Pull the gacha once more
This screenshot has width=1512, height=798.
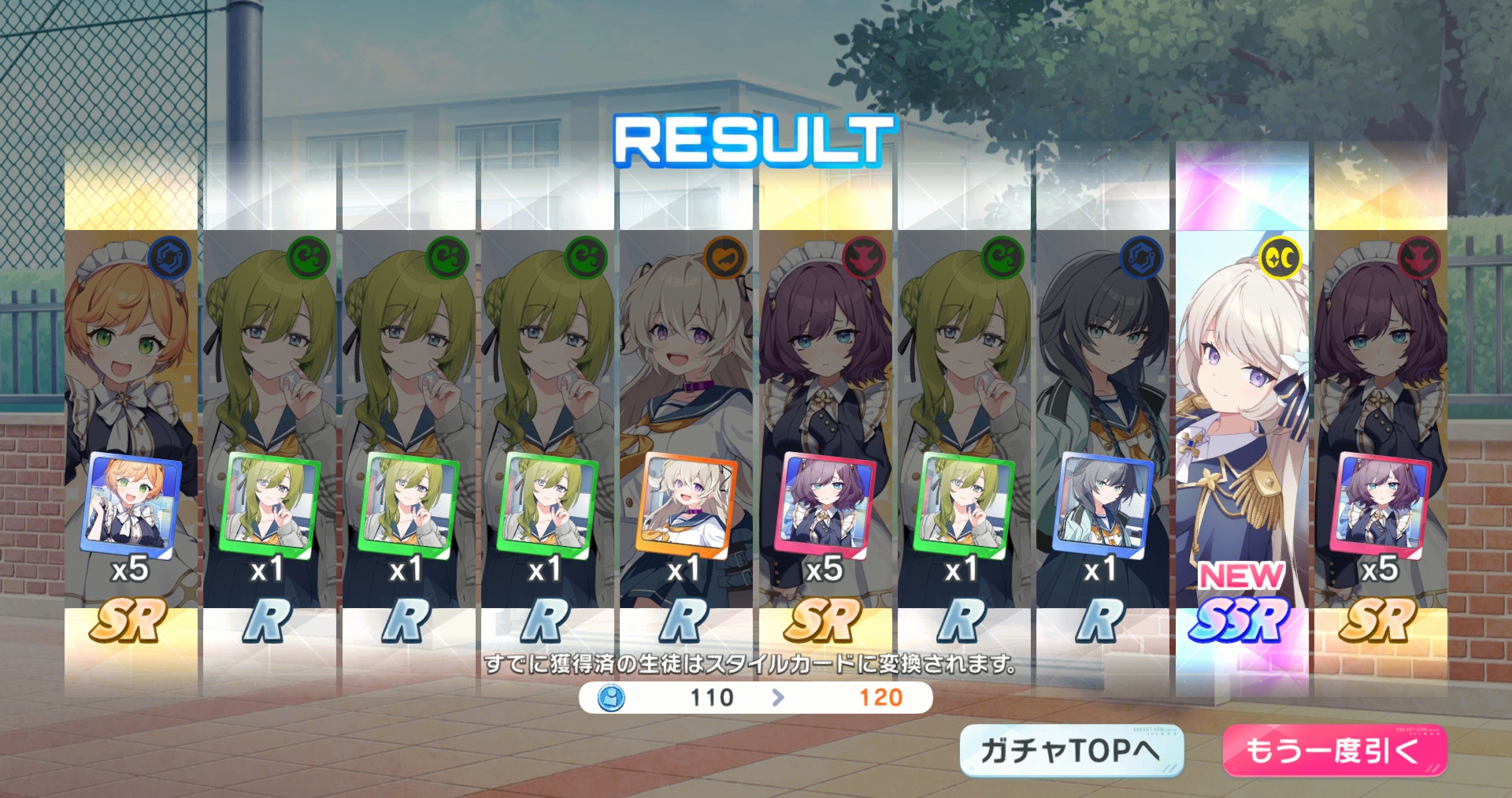click(x=1334, y=750)
